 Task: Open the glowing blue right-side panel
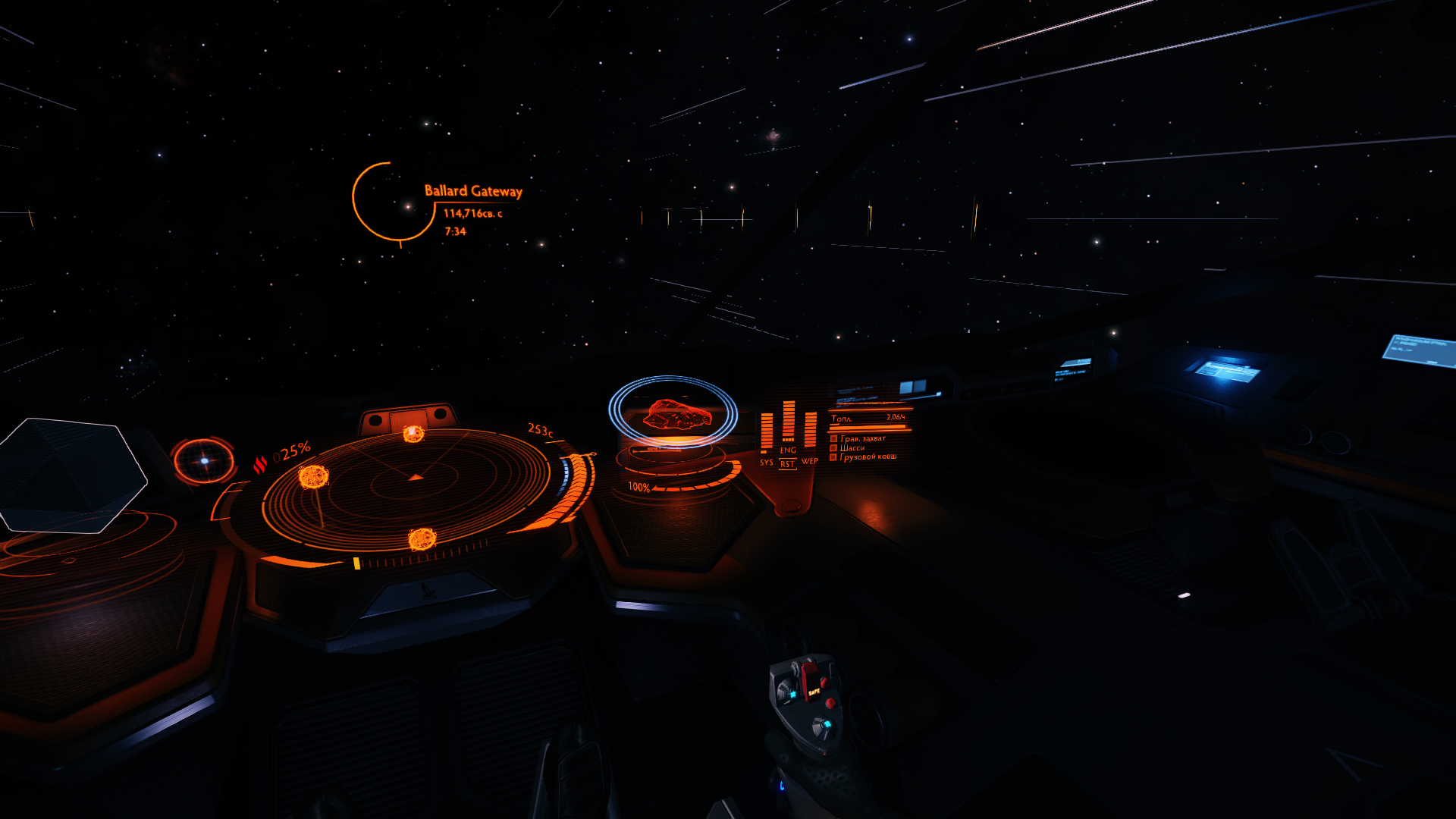(1226, 371)
